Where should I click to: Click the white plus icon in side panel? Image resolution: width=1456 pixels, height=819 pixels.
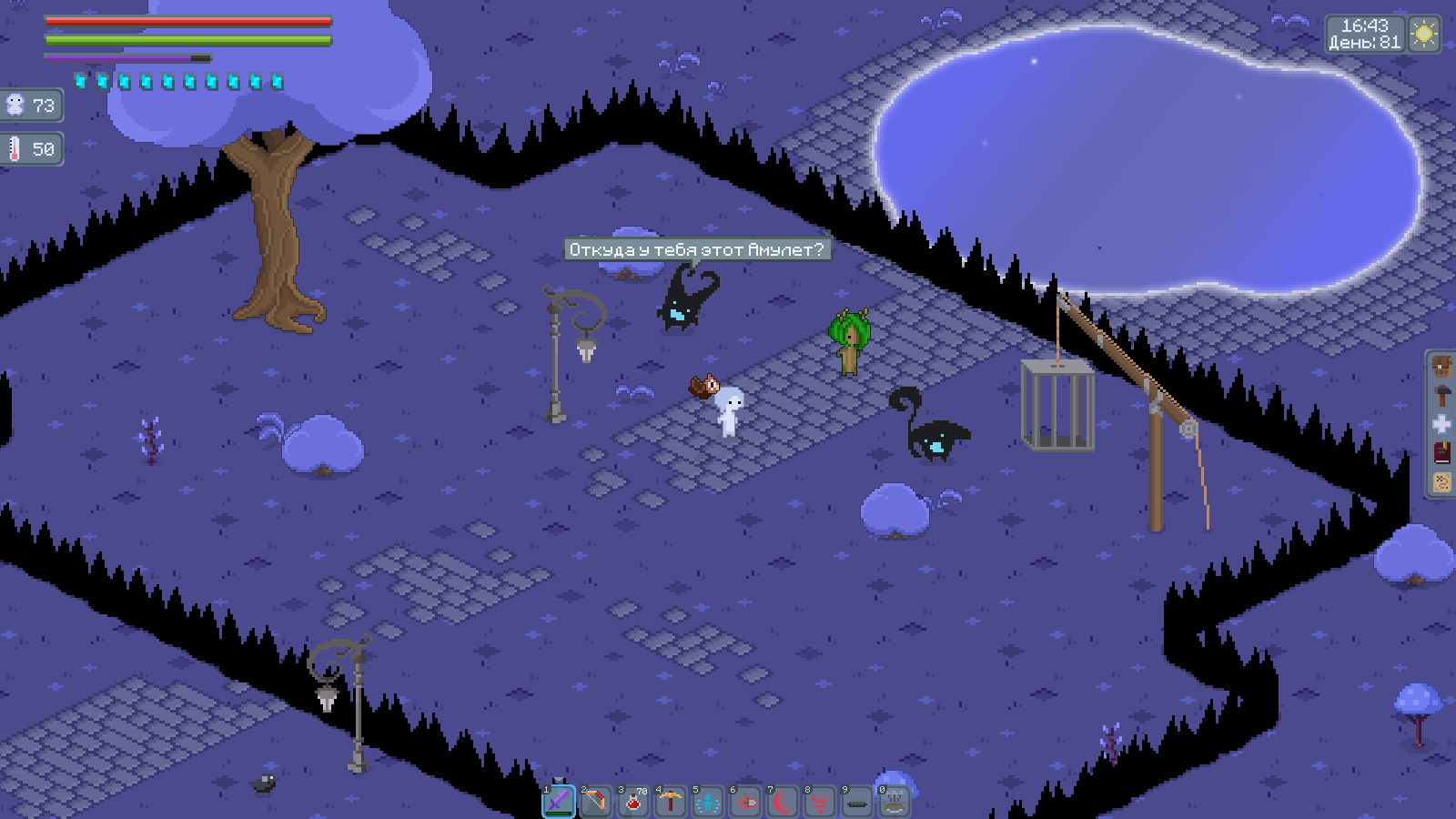(1442, 424)
